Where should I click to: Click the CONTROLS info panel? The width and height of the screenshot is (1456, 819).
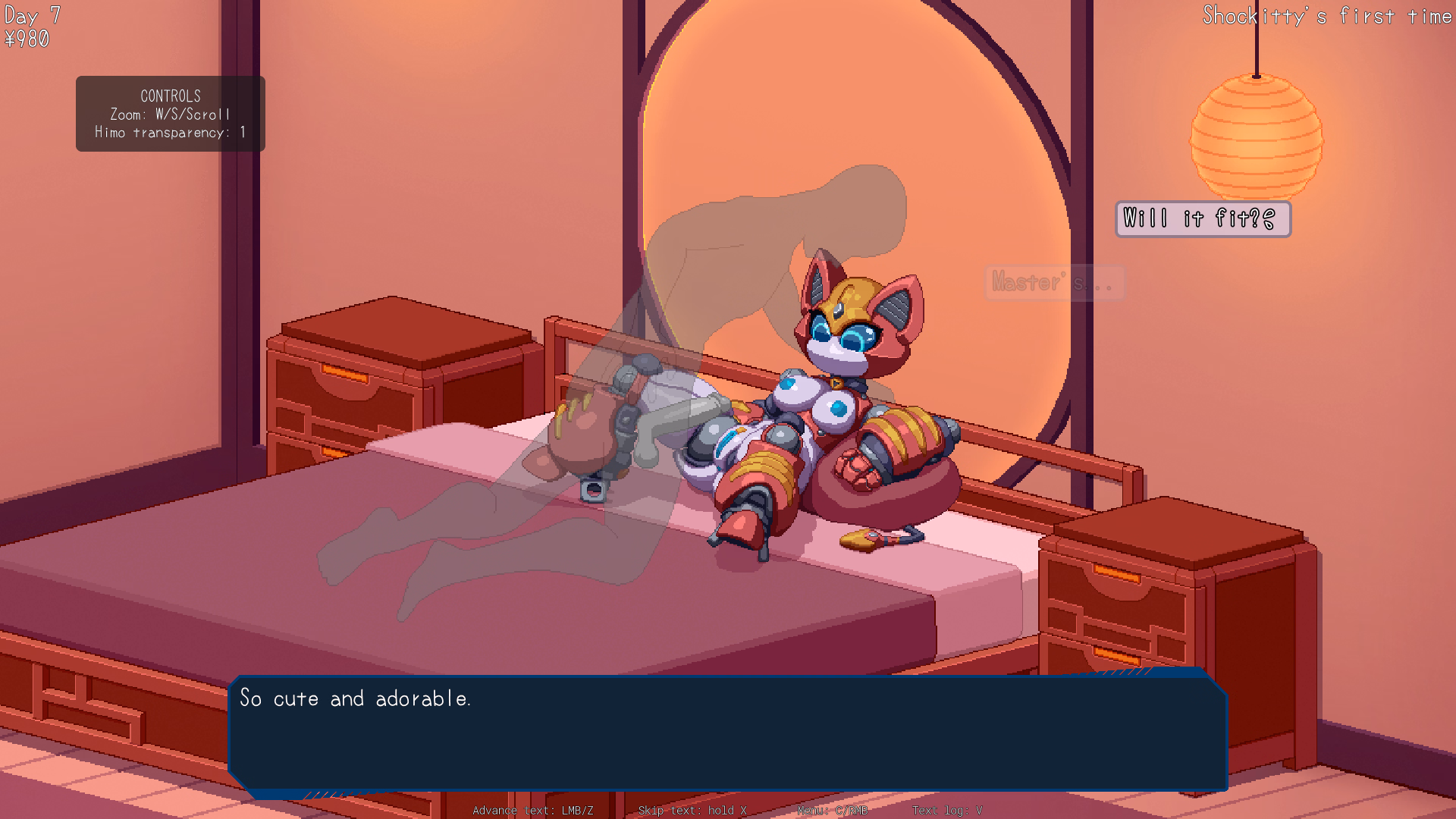(x=170, y=113)
